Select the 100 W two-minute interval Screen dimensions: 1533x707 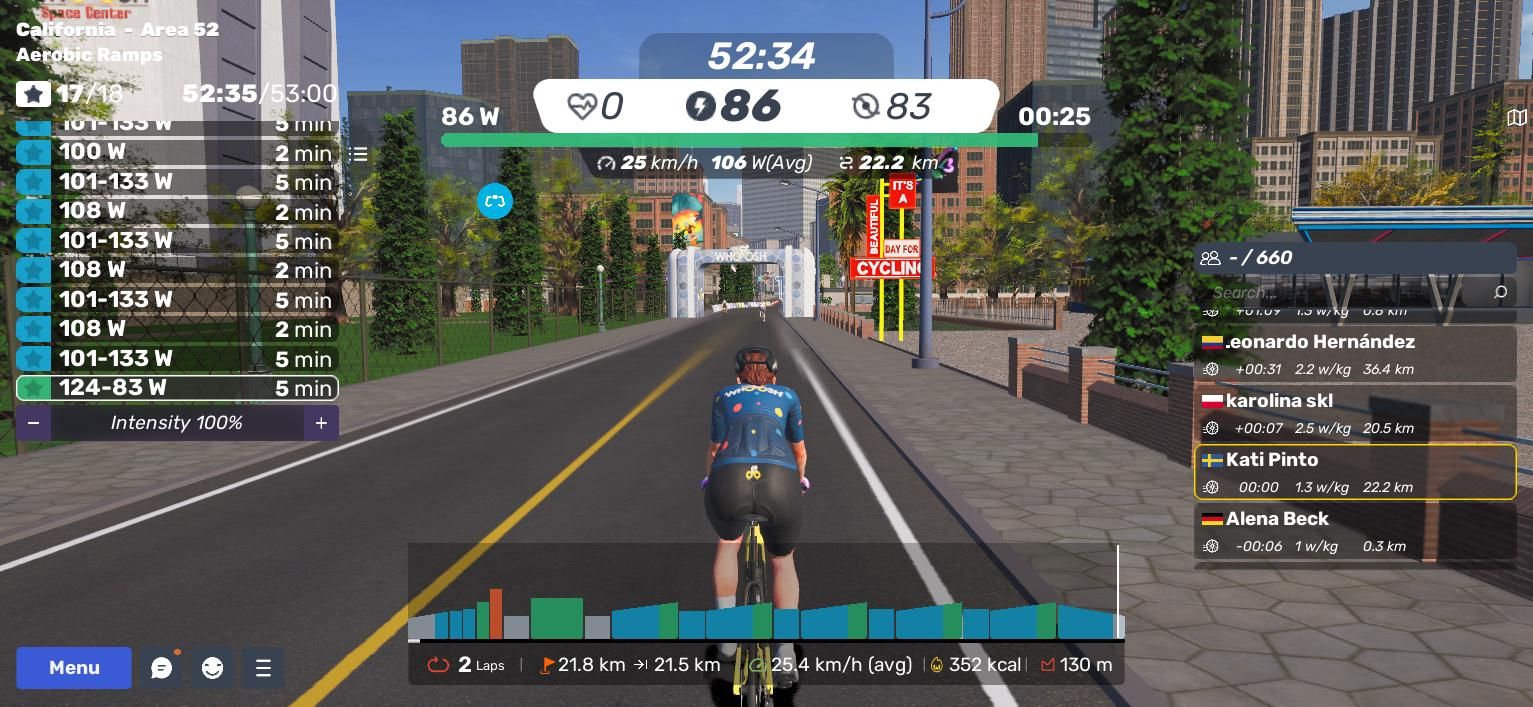177,153
